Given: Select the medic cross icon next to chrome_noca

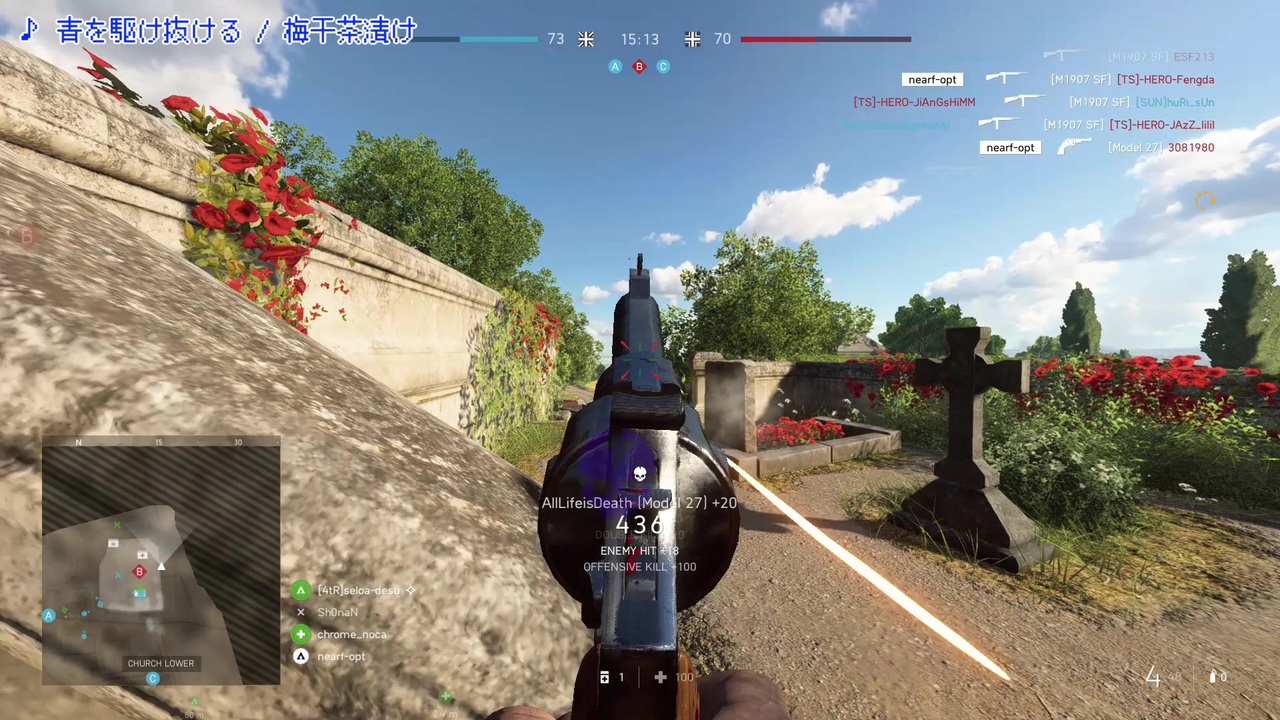Looking at the screenshot, I should 301,634.
